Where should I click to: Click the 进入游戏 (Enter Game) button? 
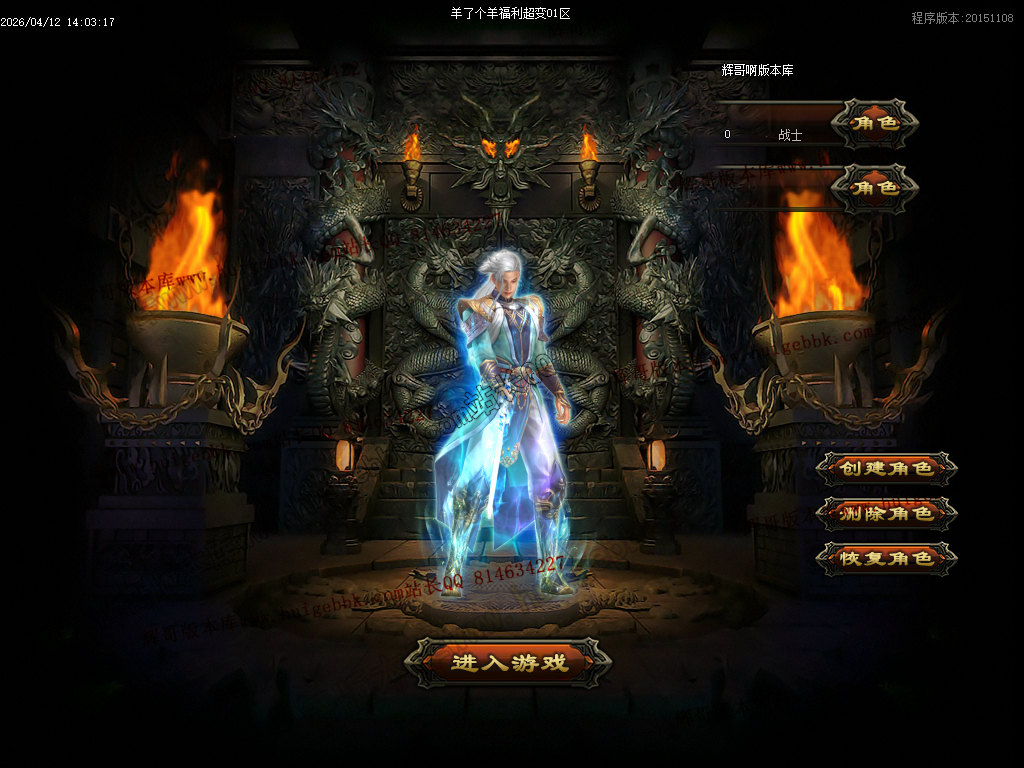click(x=508, y=662)
